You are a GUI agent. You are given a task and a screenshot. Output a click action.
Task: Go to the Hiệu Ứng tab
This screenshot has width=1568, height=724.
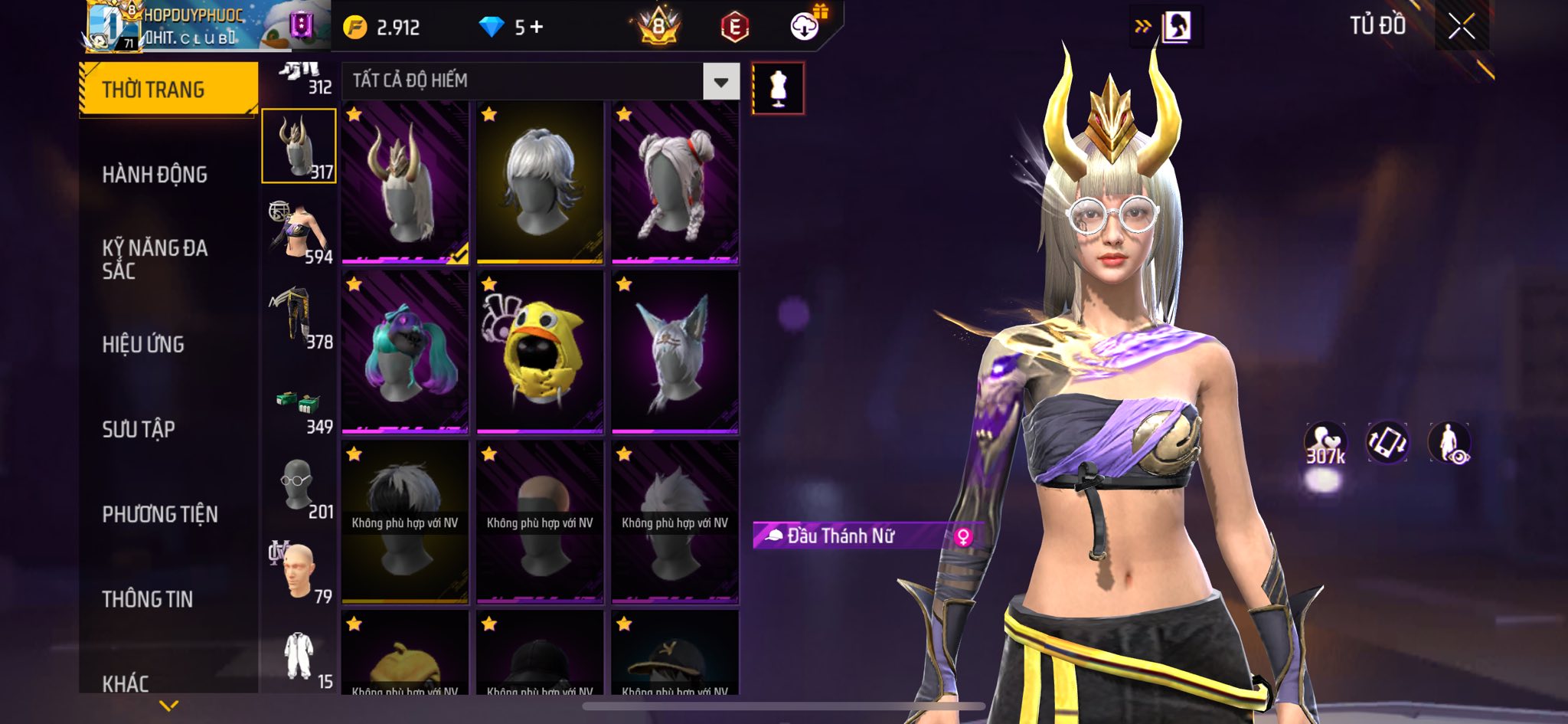[x=143, y=344]
